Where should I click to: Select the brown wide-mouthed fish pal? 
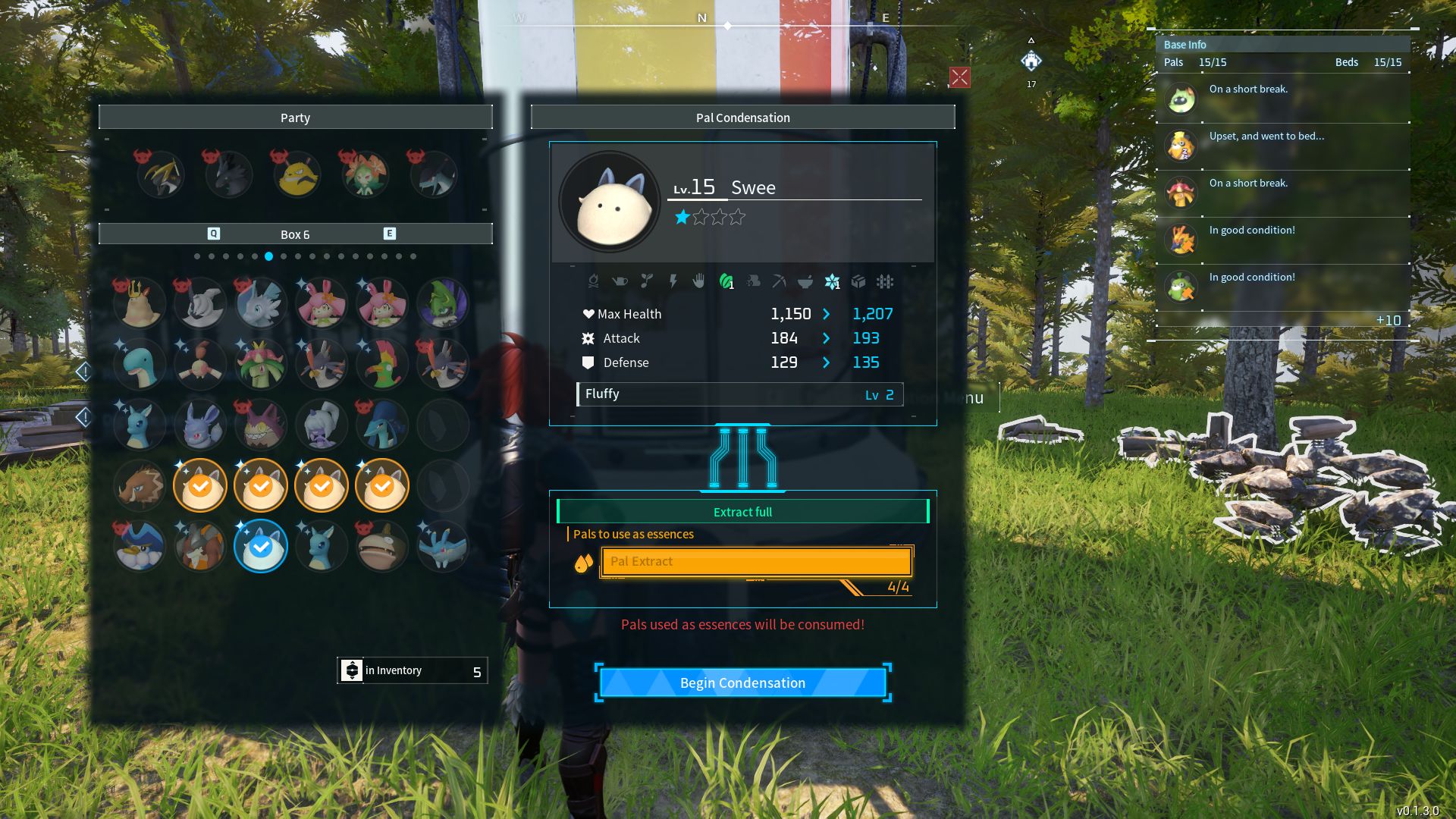click(x=382, y=546)
